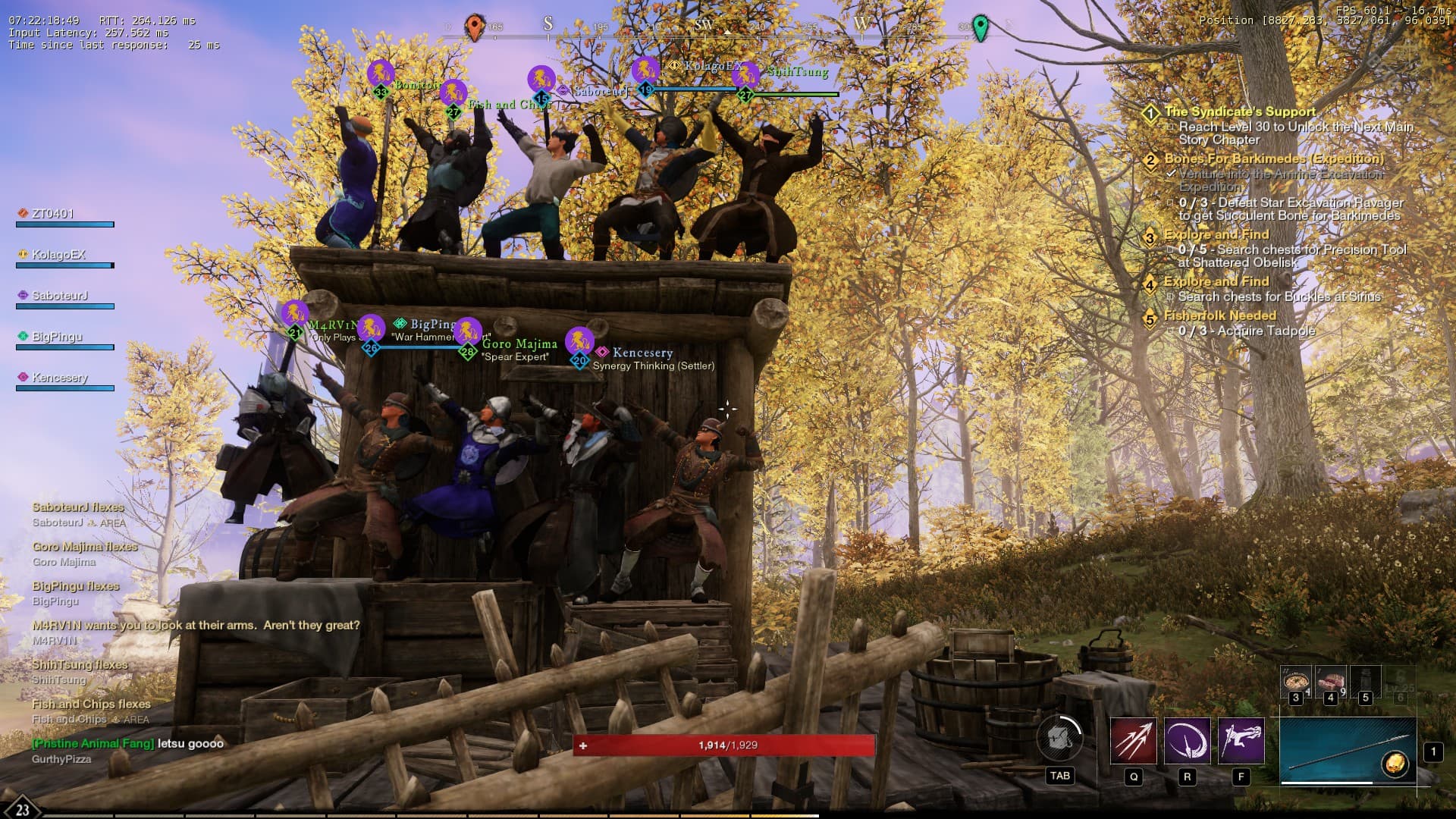This screenshot has width=1456, height=819.
Task: Click the Pristine Animal Fang chat link
Action: point(93,743)
